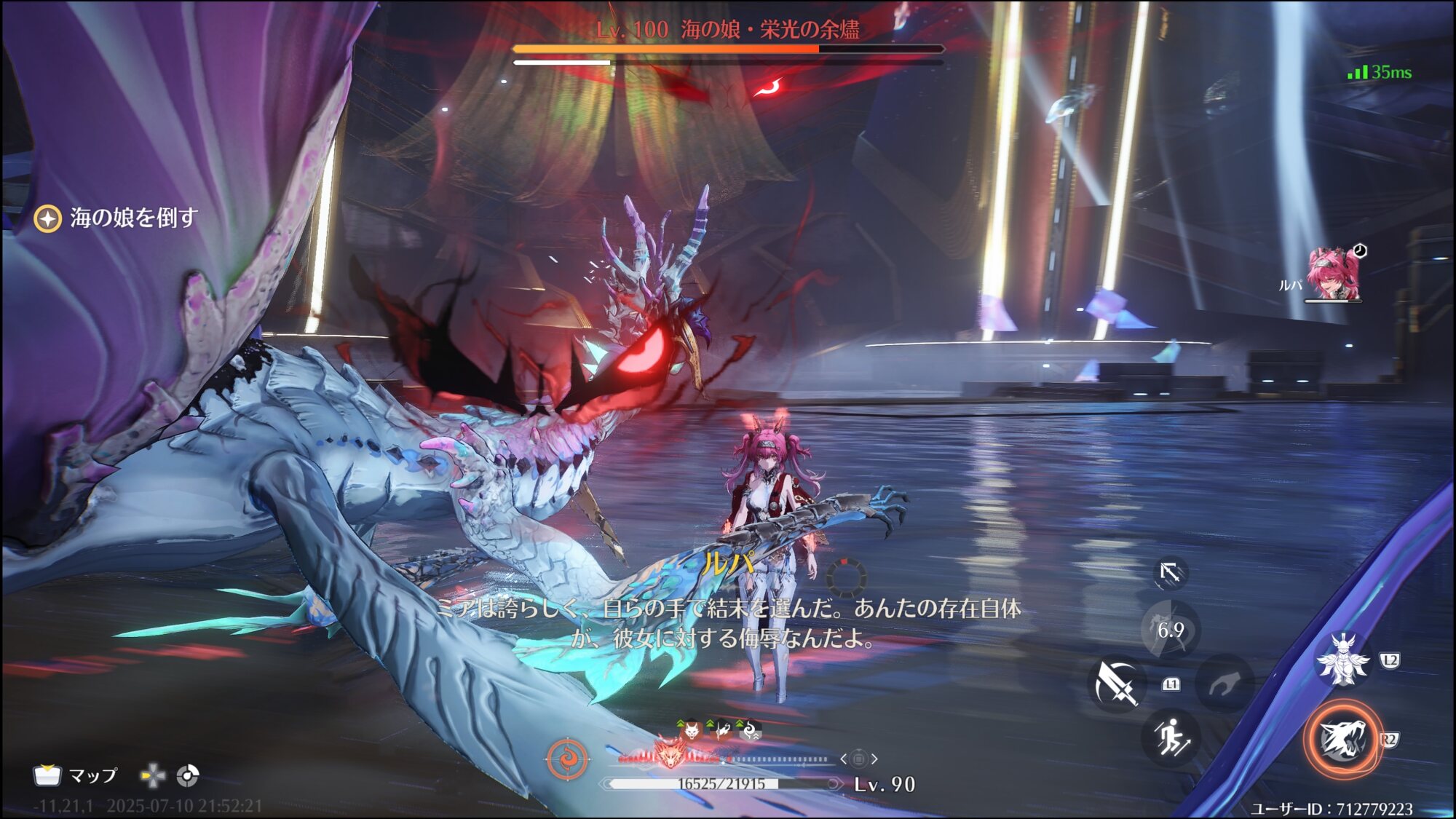The height and width of the screenshot is (819, 1456).
Task: Tap the grabbing hand grapple button
Action: 1226,684
